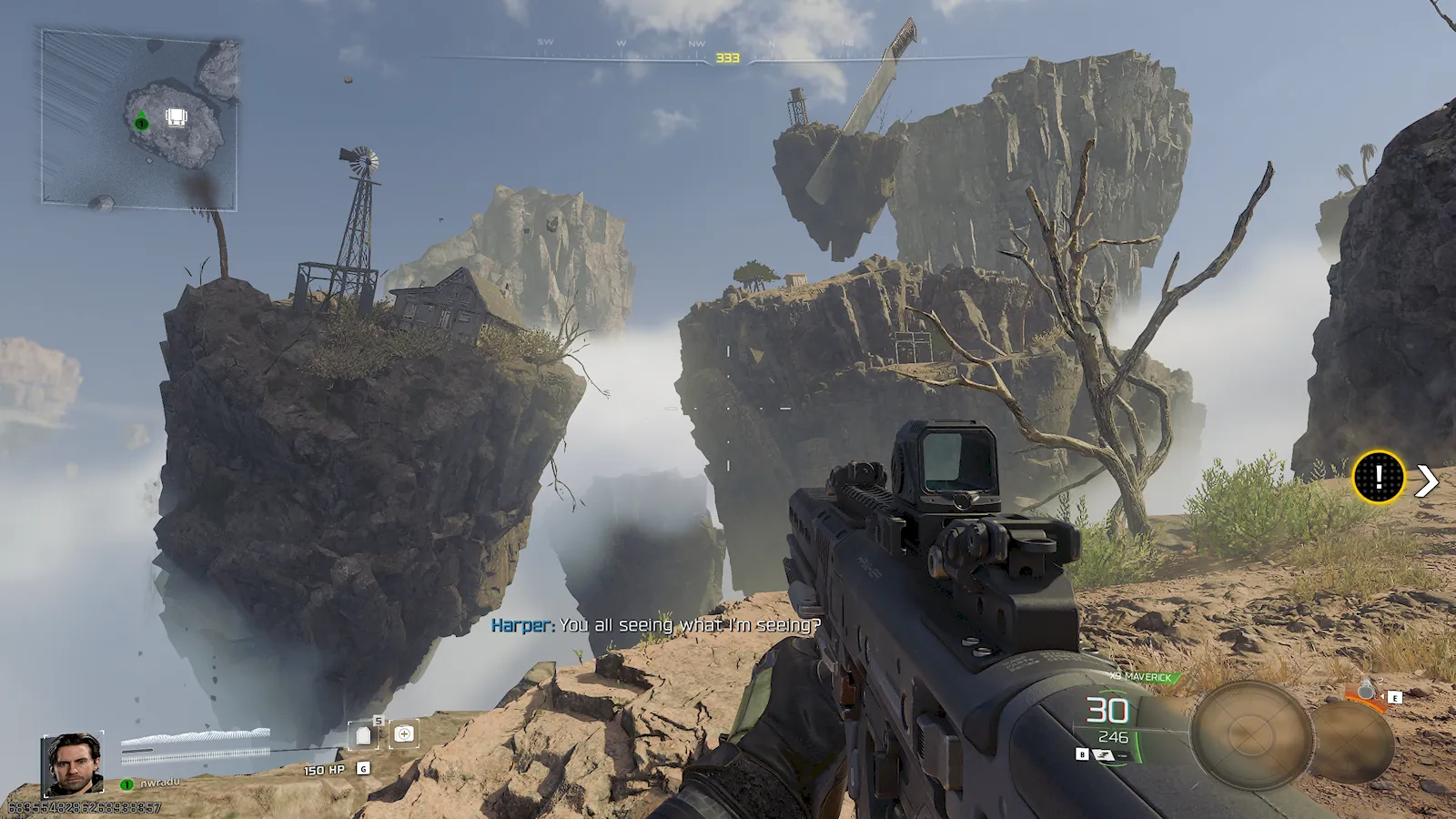The image size is (1456, 819).
Task: Use the medkit item slot
Action: coord(404,733)
